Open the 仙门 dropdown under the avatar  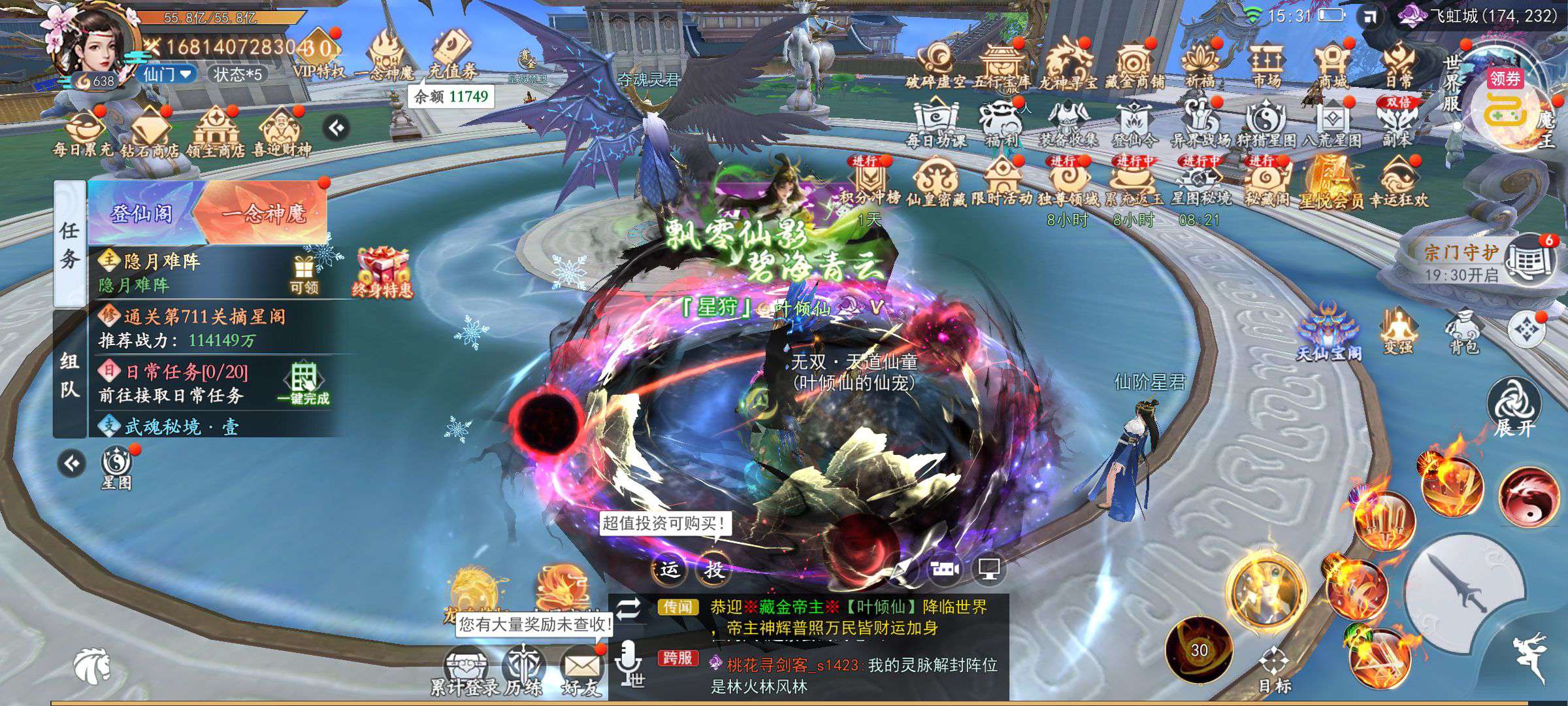coord(167,75)
